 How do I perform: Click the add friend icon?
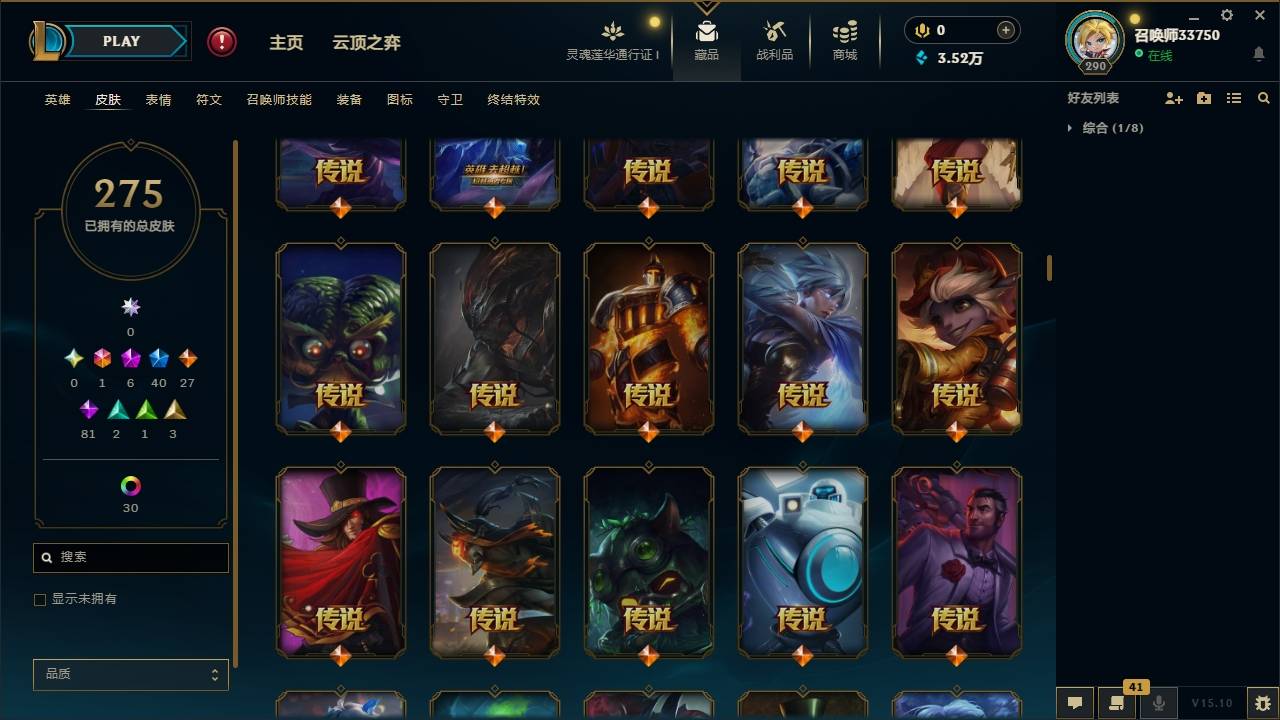[x=1172, y=98]
